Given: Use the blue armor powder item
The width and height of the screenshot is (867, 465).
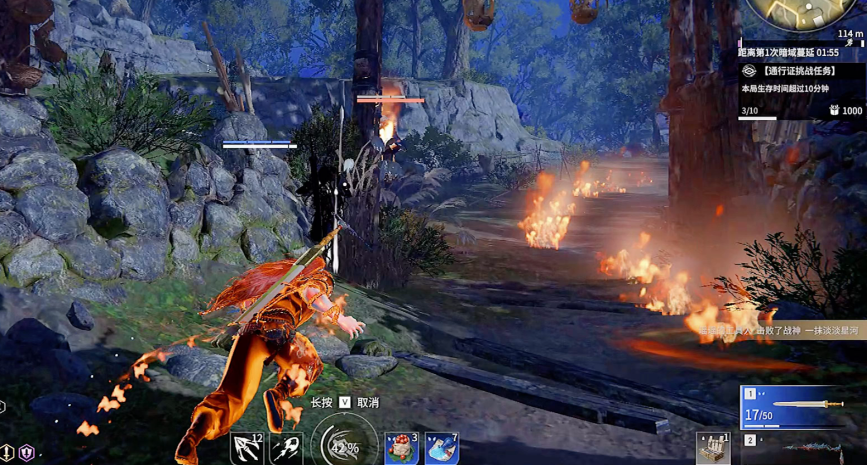Looking at the screenshot, I should [441, 449].
